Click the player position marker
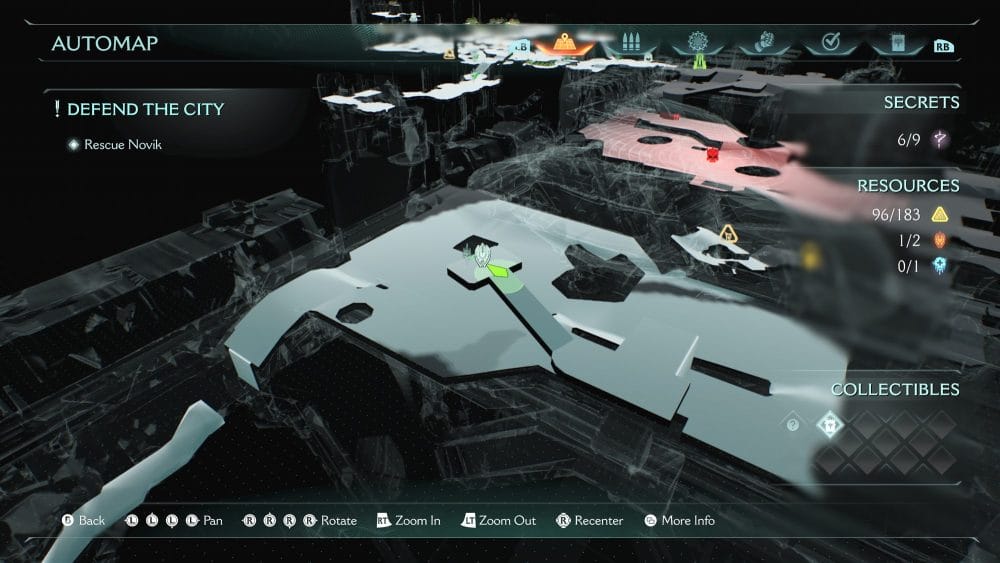Screen dimensions: 1000x563 (x=485, y=257)
